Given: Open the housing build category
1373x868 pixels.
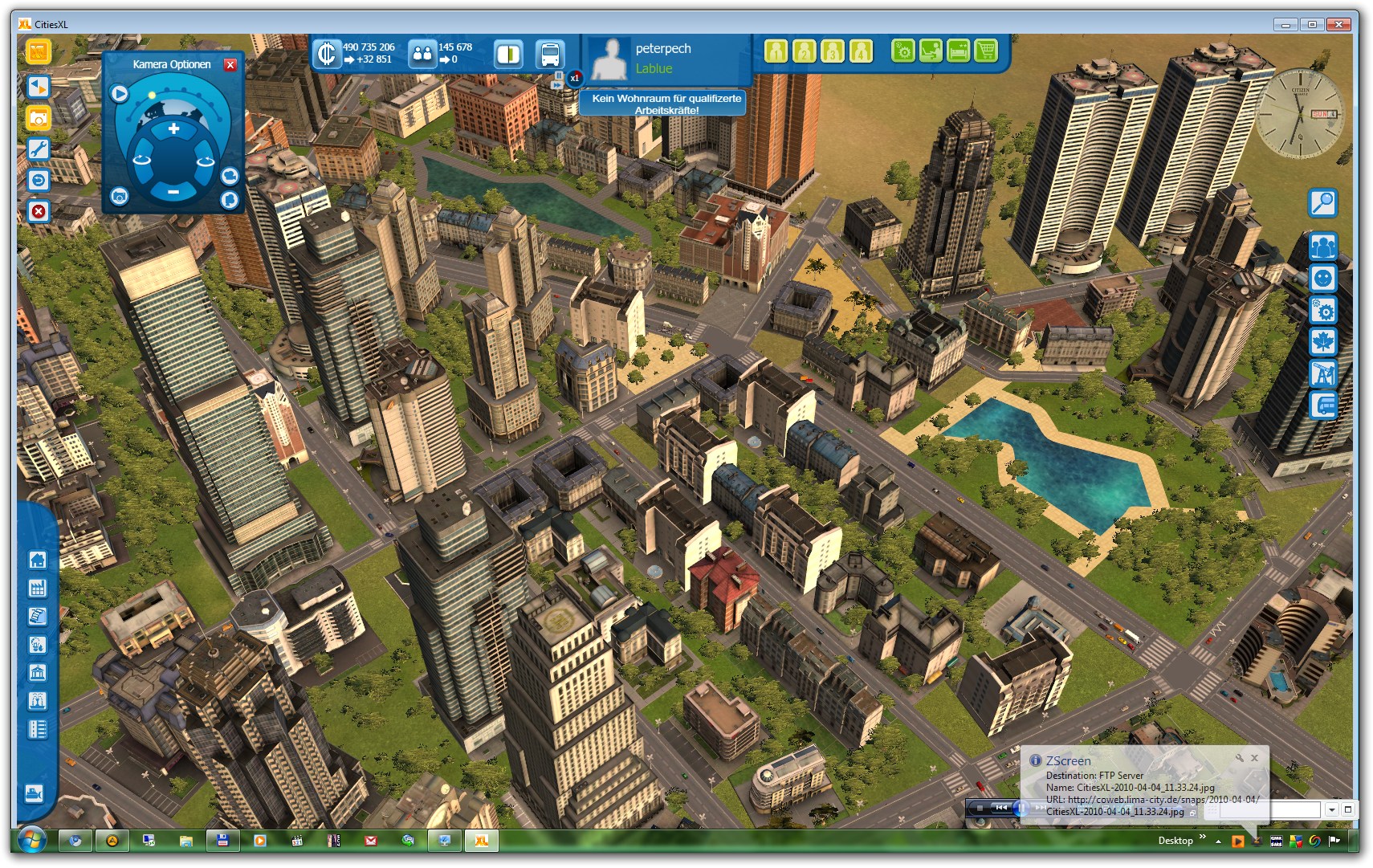Looking at the screenshot, I should pos(37,560).
